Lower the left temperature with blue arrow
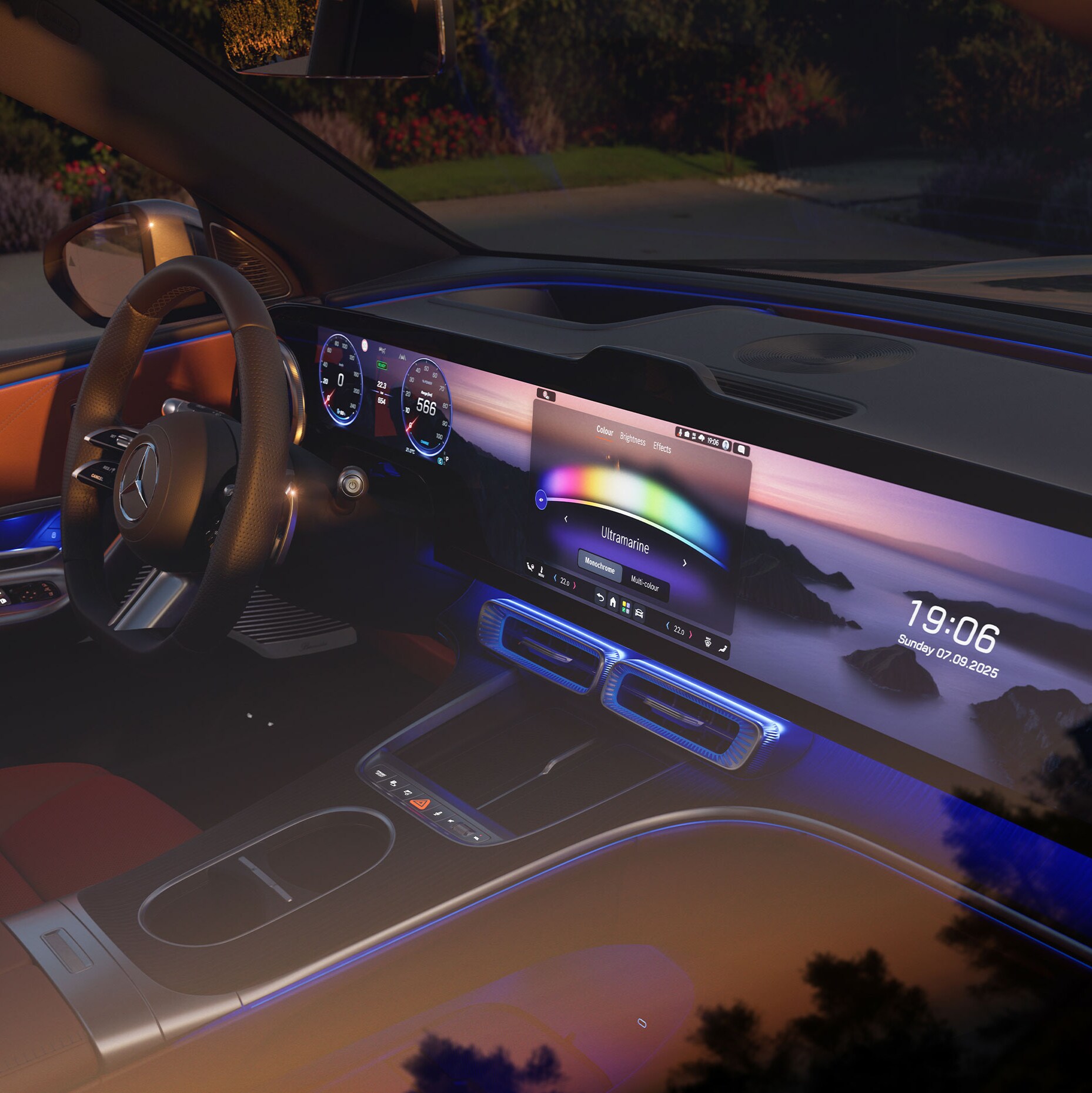This screenshot has height=1093, width=1092. [x=555, y=579]
